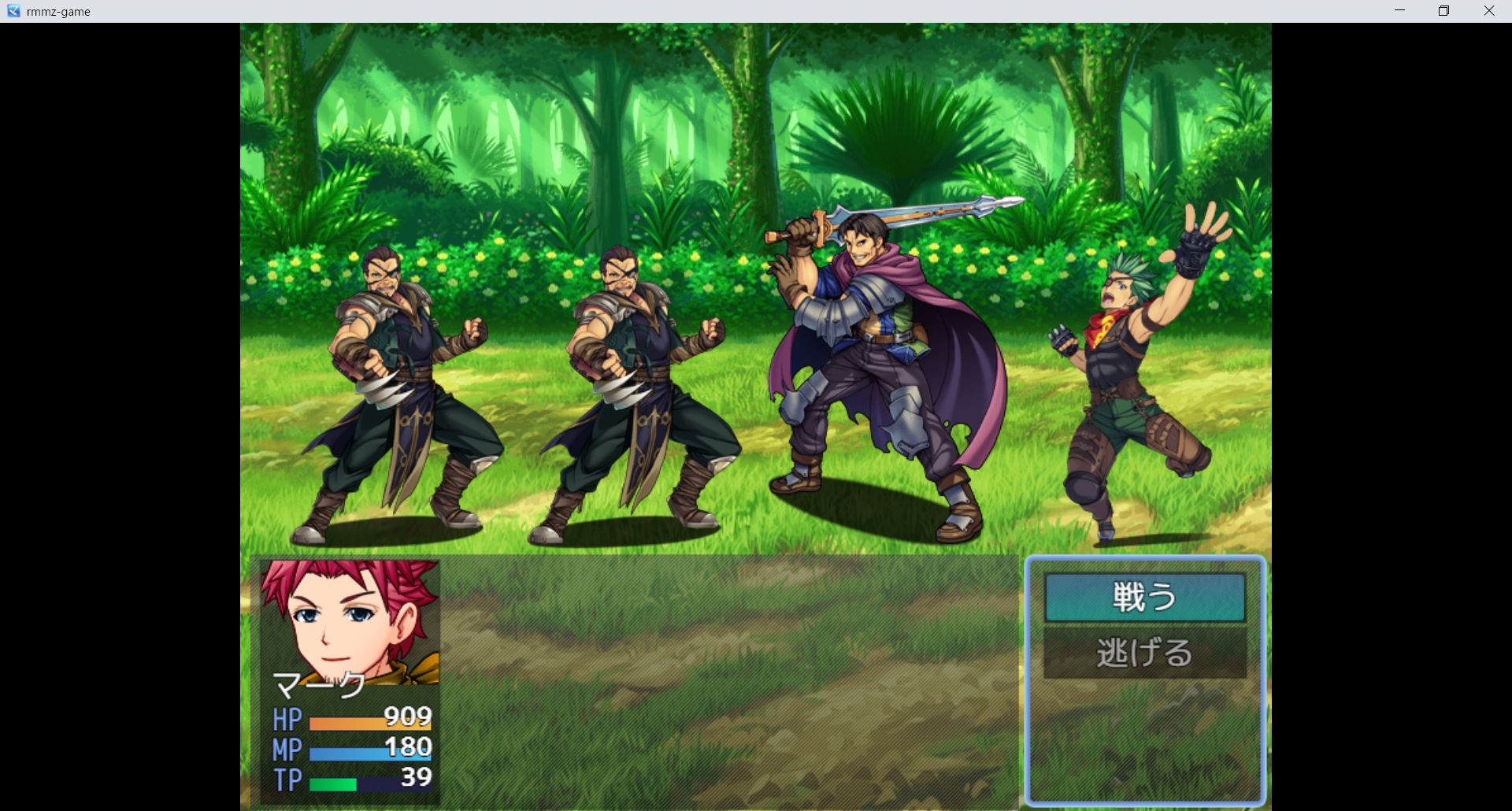1512x811 pixels.
Task: Choose the 戦う (Fight) command
Action: click(1144, 597)
